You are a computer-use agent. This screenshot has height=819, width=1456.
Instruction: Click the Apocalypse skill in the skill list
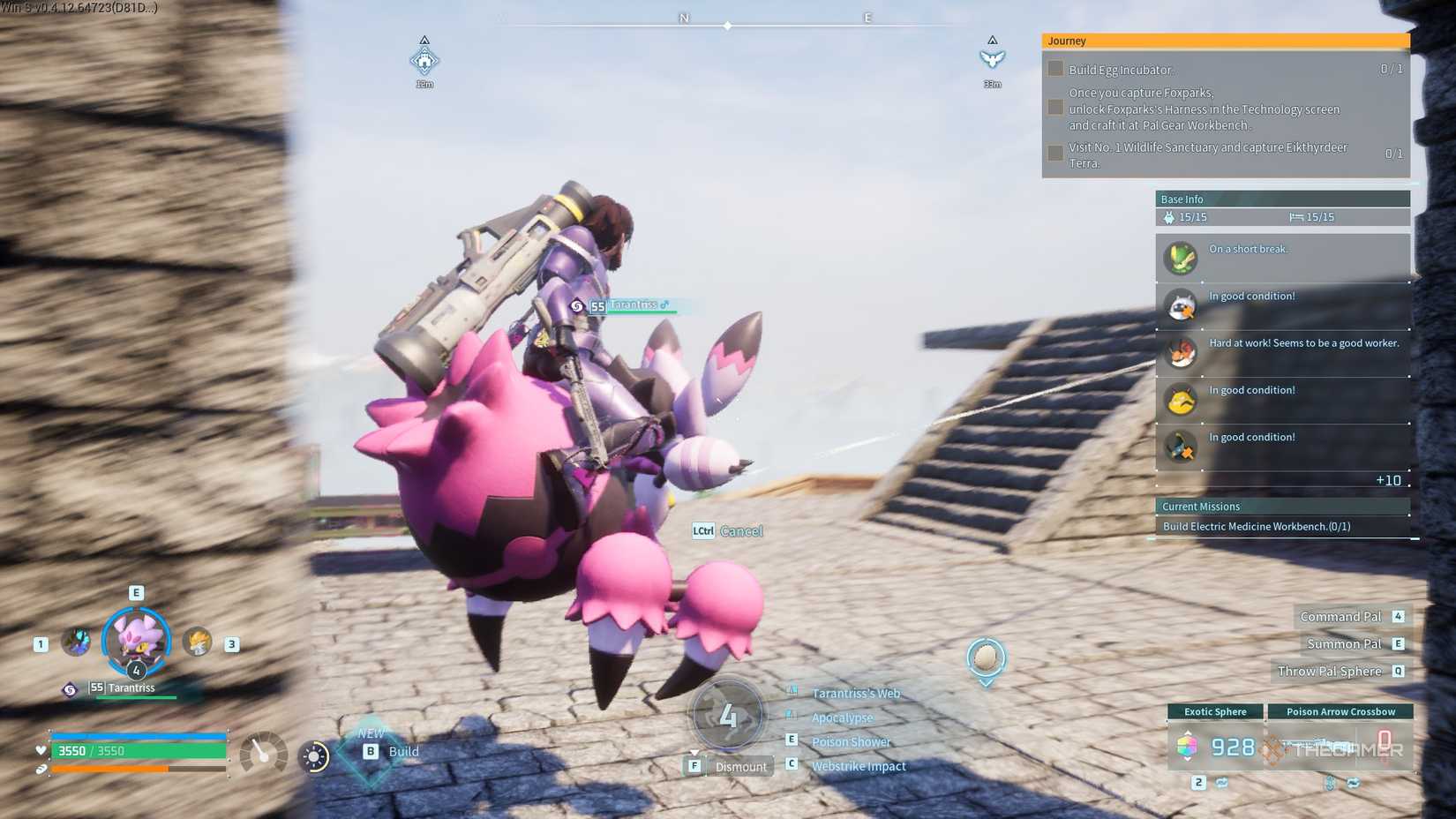coord(843,718)
